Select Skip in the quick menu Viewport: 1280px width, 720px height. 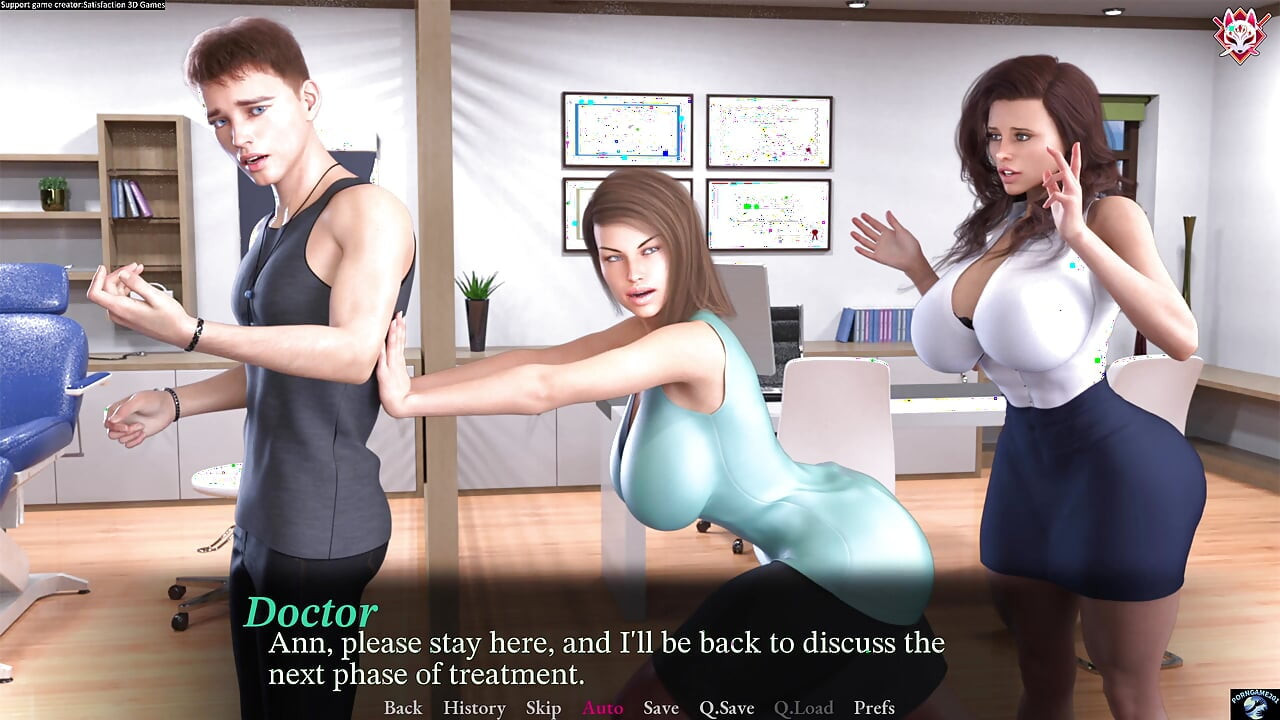point(543,708)
